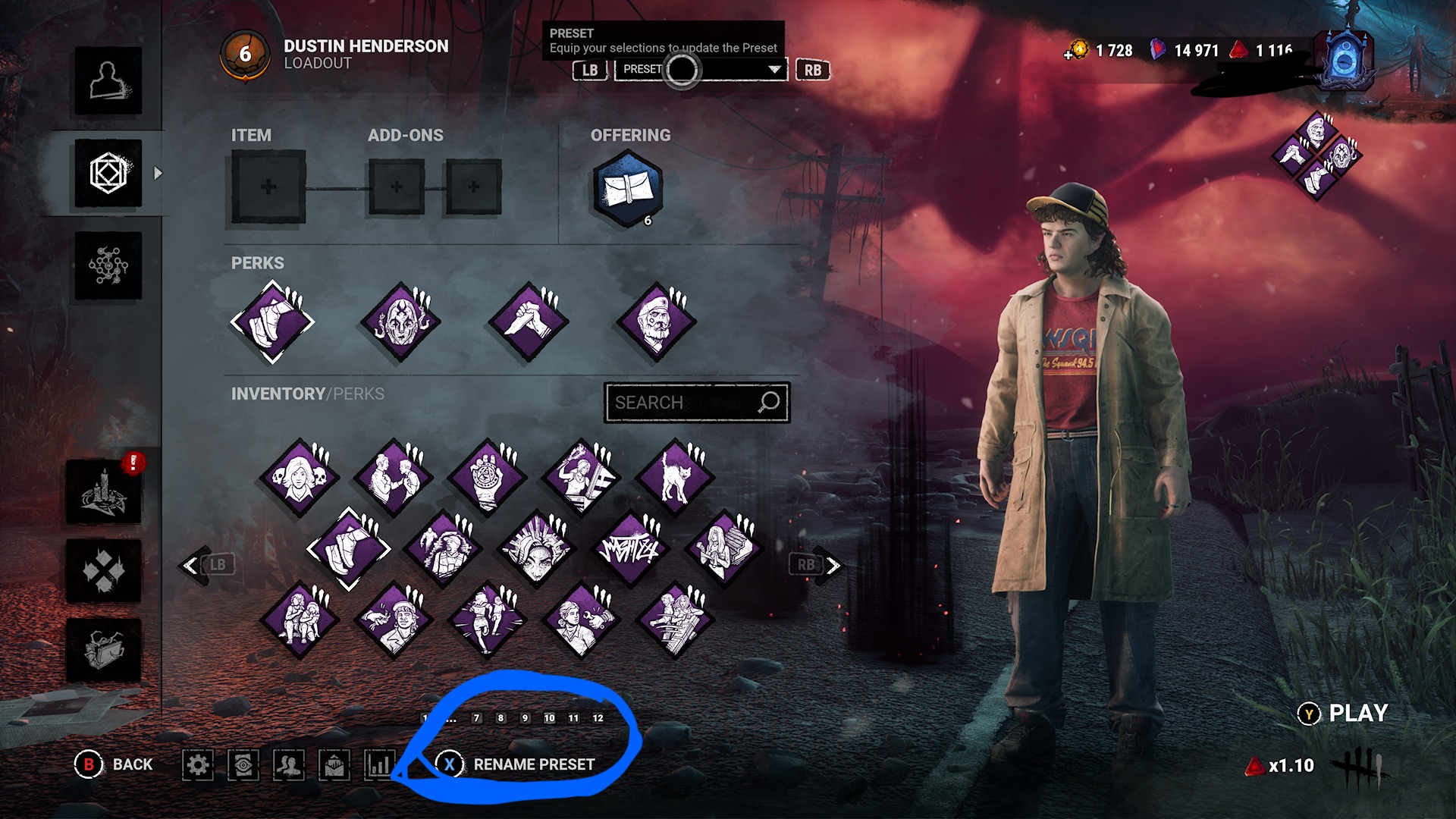
Task: Open the statistics bar chart icon
Action: pyautogui.click(x=379, y=764)
